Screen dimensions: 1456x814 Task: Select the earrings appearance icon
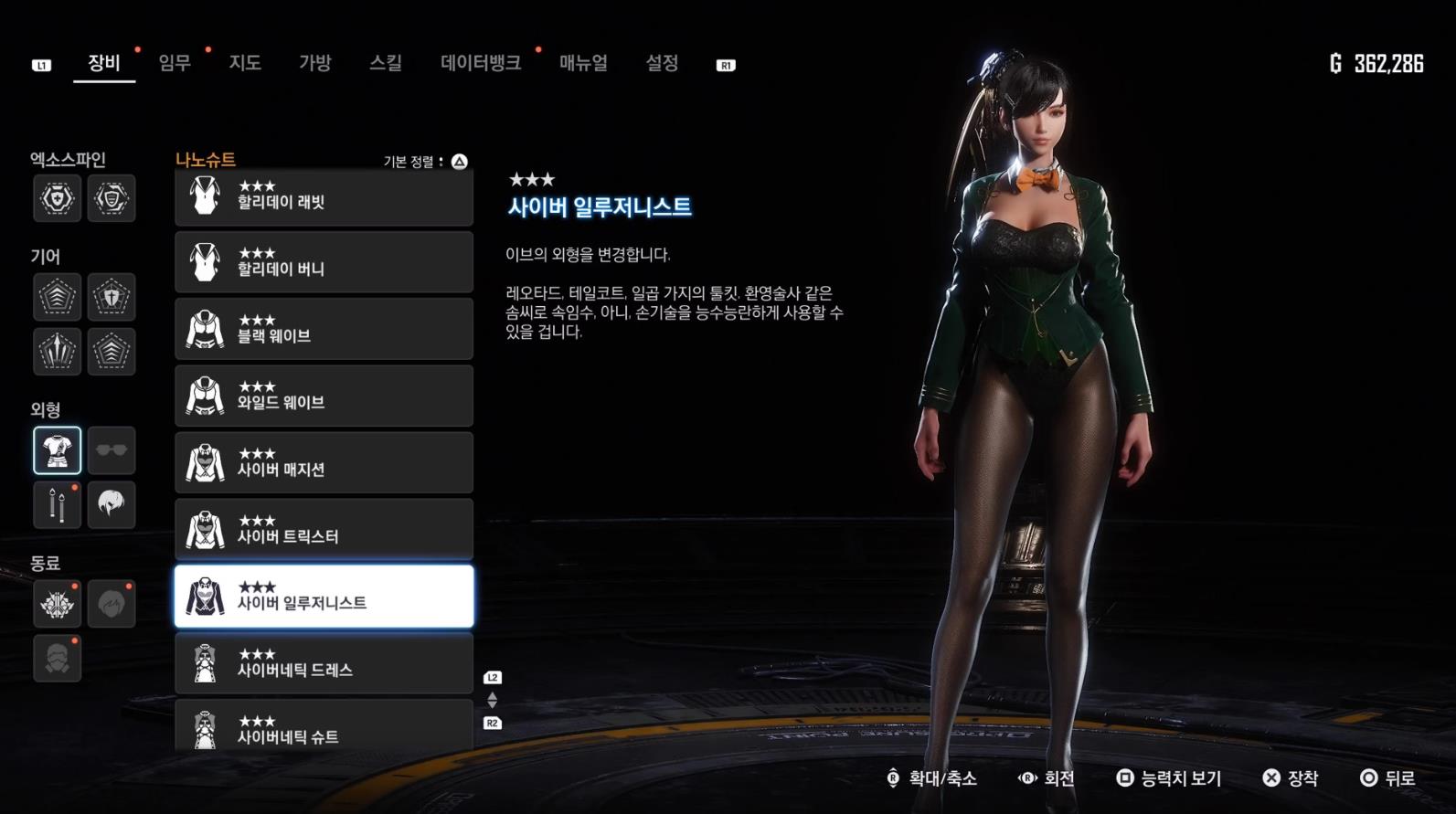[x=57, y=505]
